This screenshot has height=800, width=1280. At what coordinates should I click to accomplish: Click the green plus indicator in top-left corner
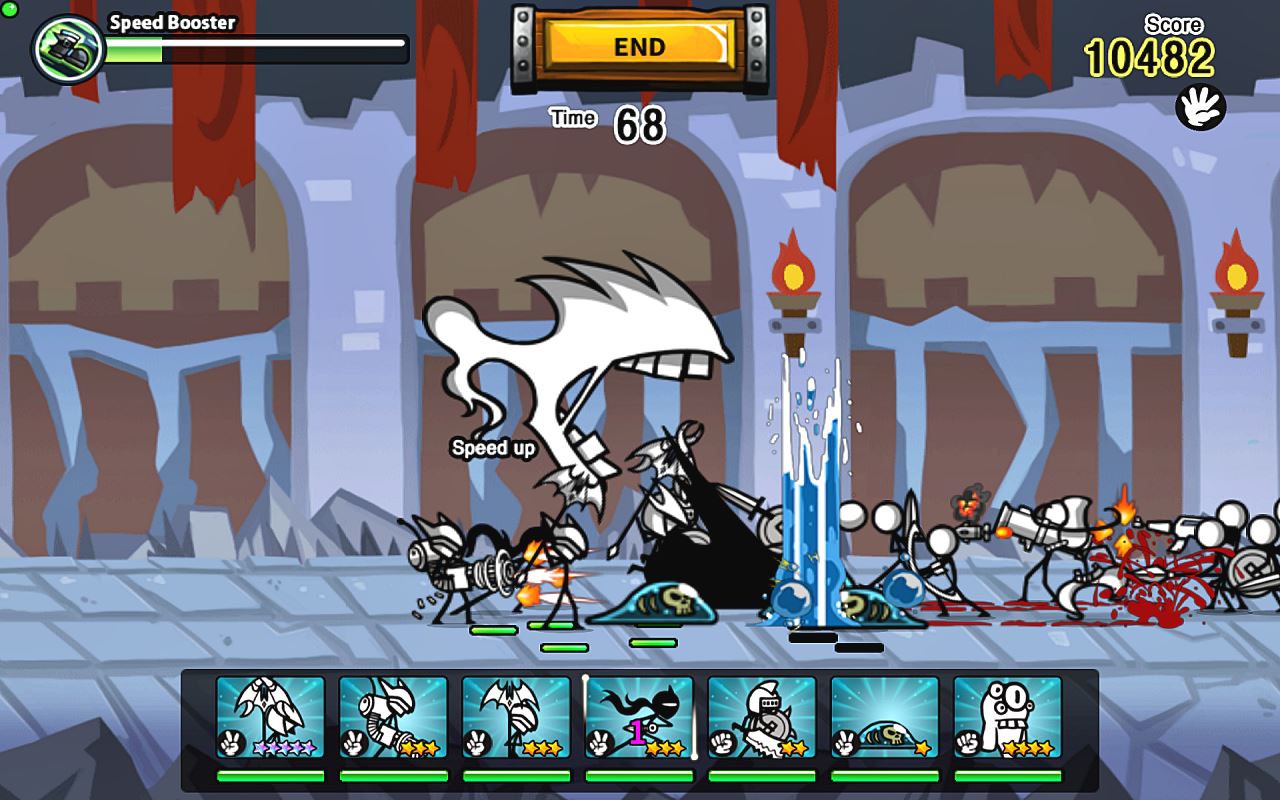click(x=8, y=8)
